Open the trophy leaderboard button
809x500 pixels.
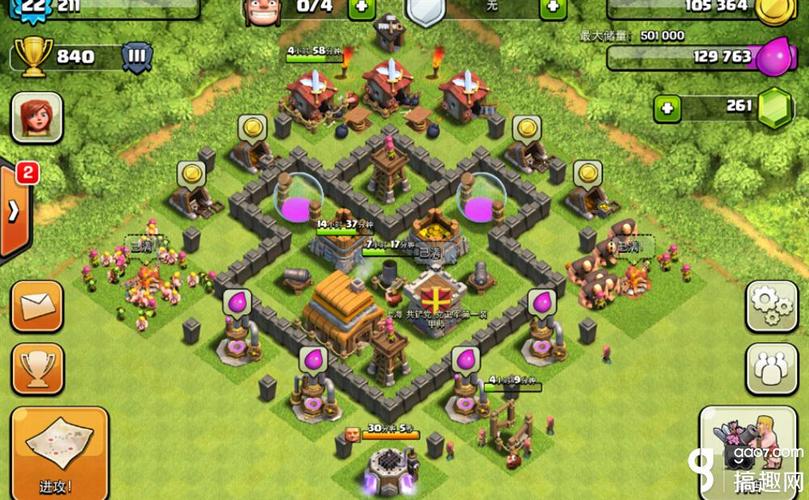37,368
